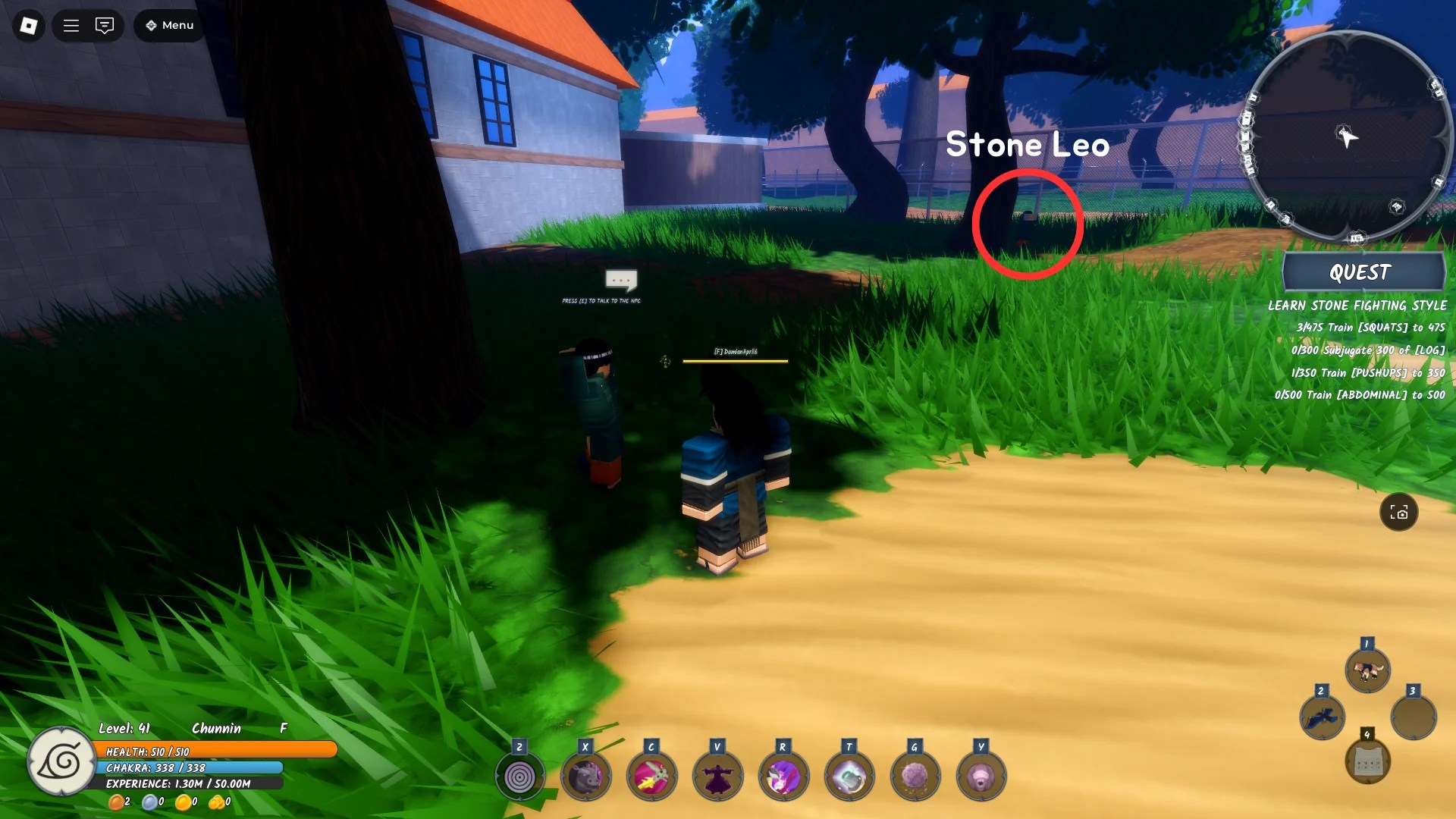Click the Roblox logo top left
Image resolution: width=1456 pixels, height=819 pixels.
point(28,25)
